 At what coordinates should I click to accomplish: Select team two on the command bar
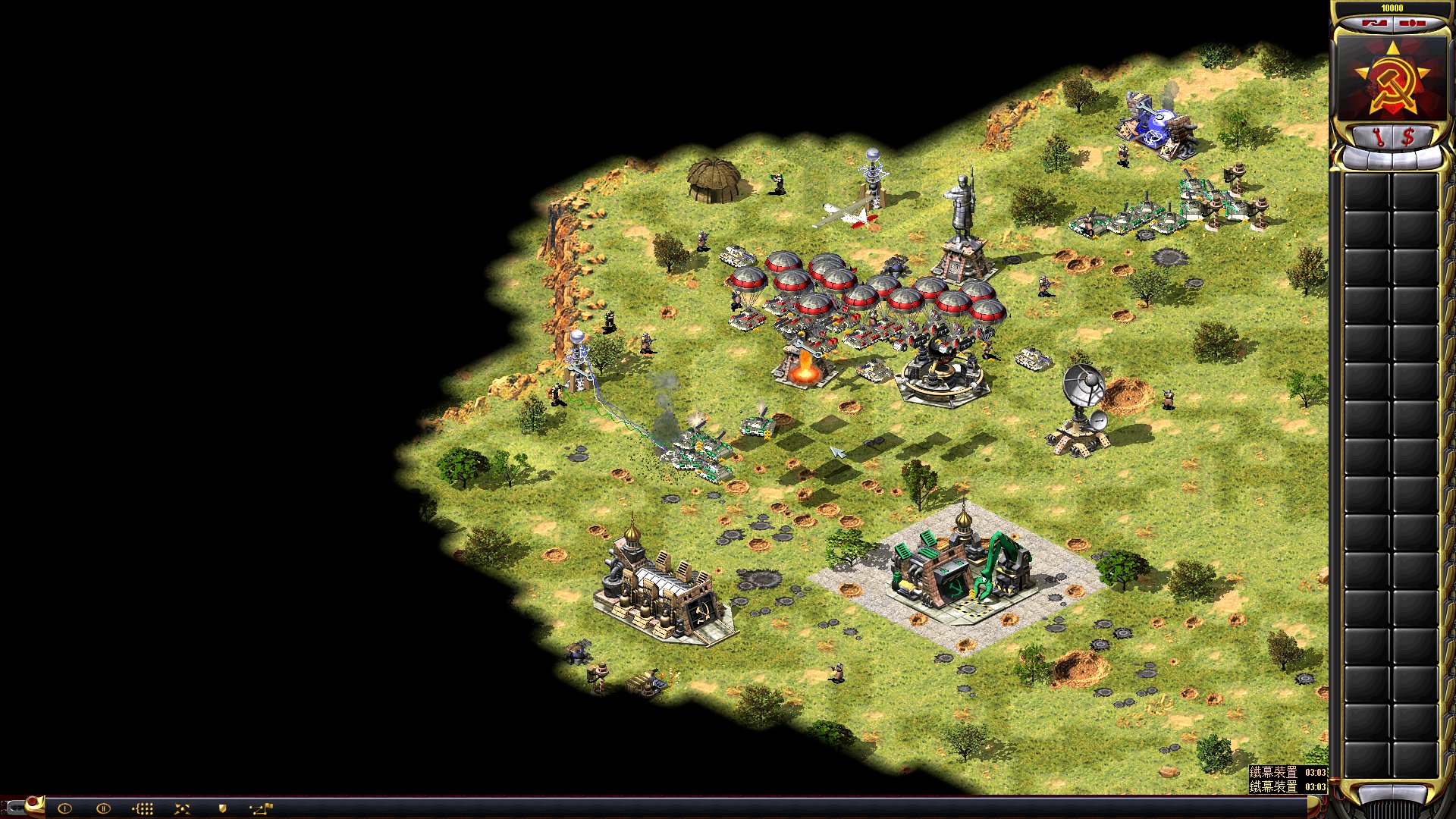click(103, 808)
